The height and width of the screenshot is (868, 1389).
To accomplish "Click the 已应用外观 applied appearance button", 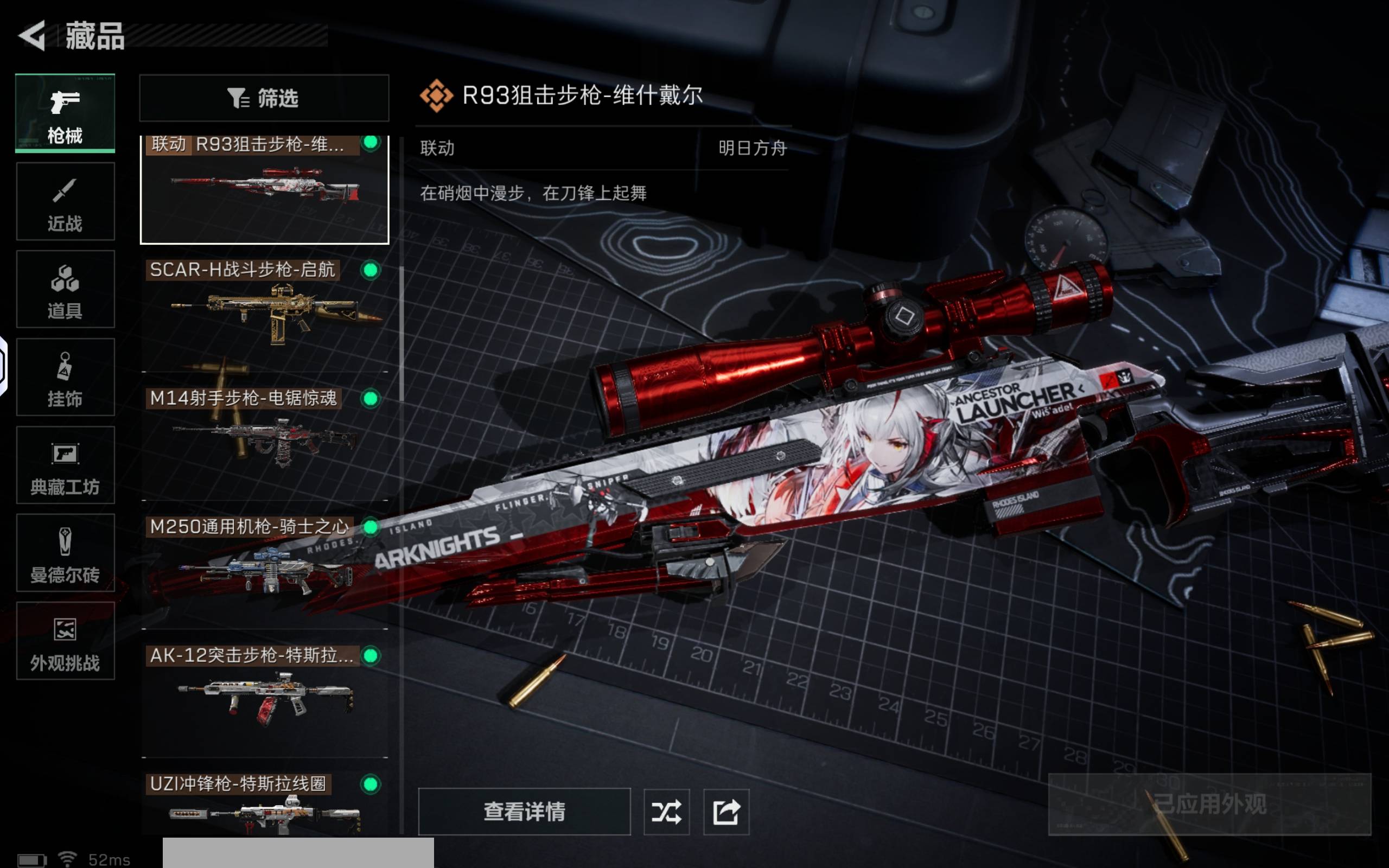I will click(x=1209, y=805).
